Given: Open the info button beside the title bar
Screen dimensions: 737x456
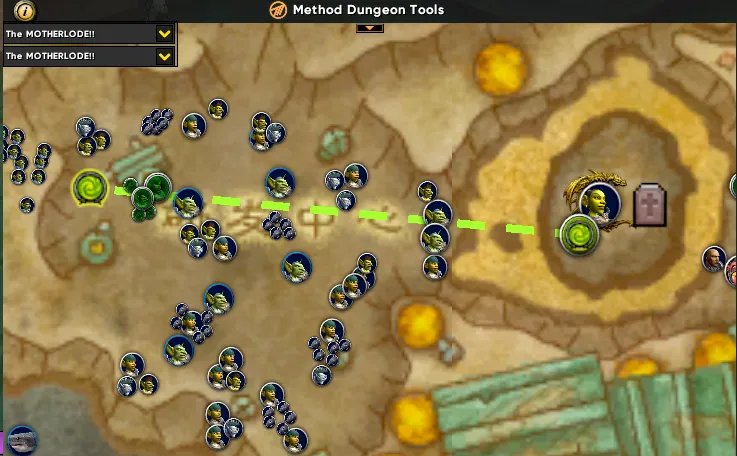Looking at the screenshot, I should pyautogui.click(x=25, y=11).
